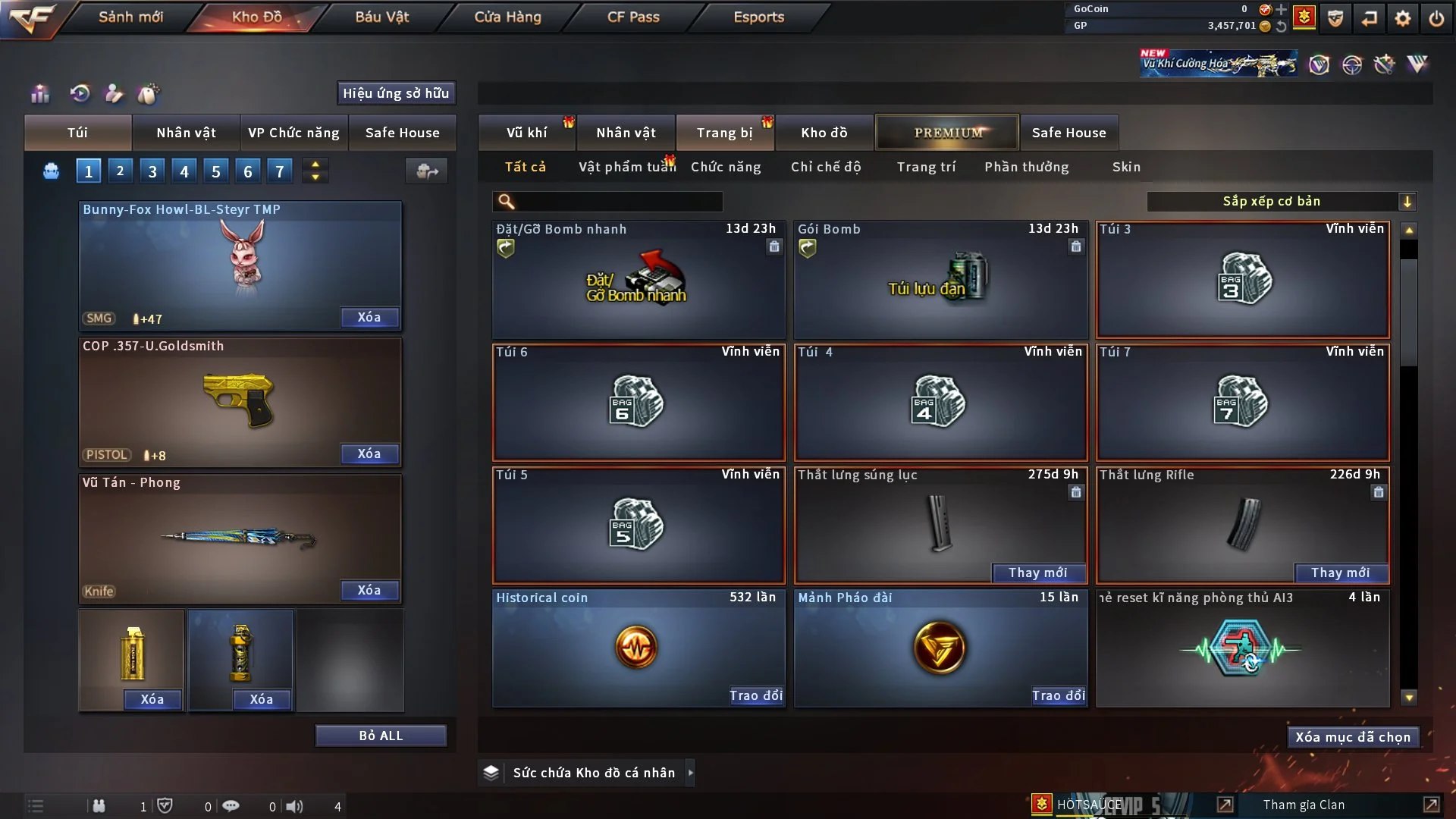This screenshot has width=1456, height=819.
Task: Exchange Historical coin using Trao đổi
Action: [755, 695]
